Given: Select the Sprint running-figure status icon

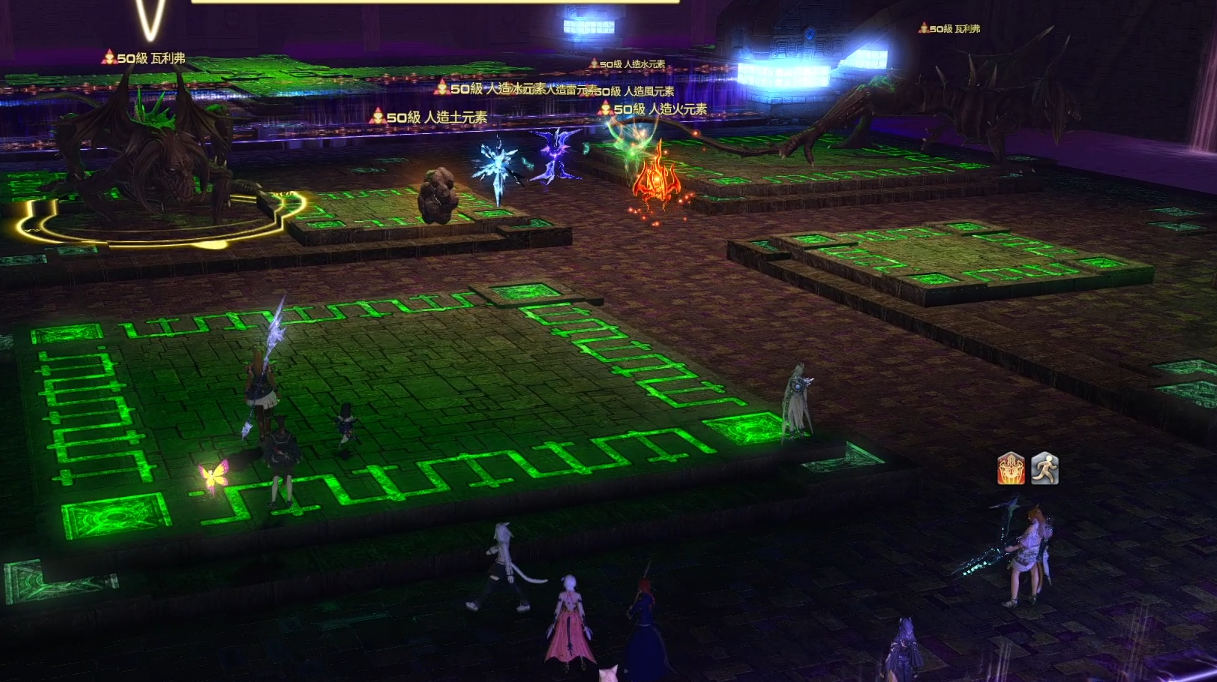Looking at the screenshot, I should [x=1044, y=468].
